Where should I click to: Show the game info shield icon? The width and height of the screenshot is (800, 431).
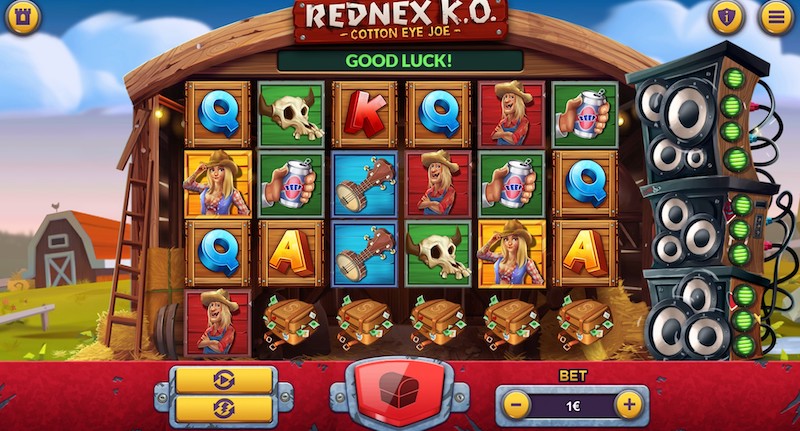click(x=727, y=16)
